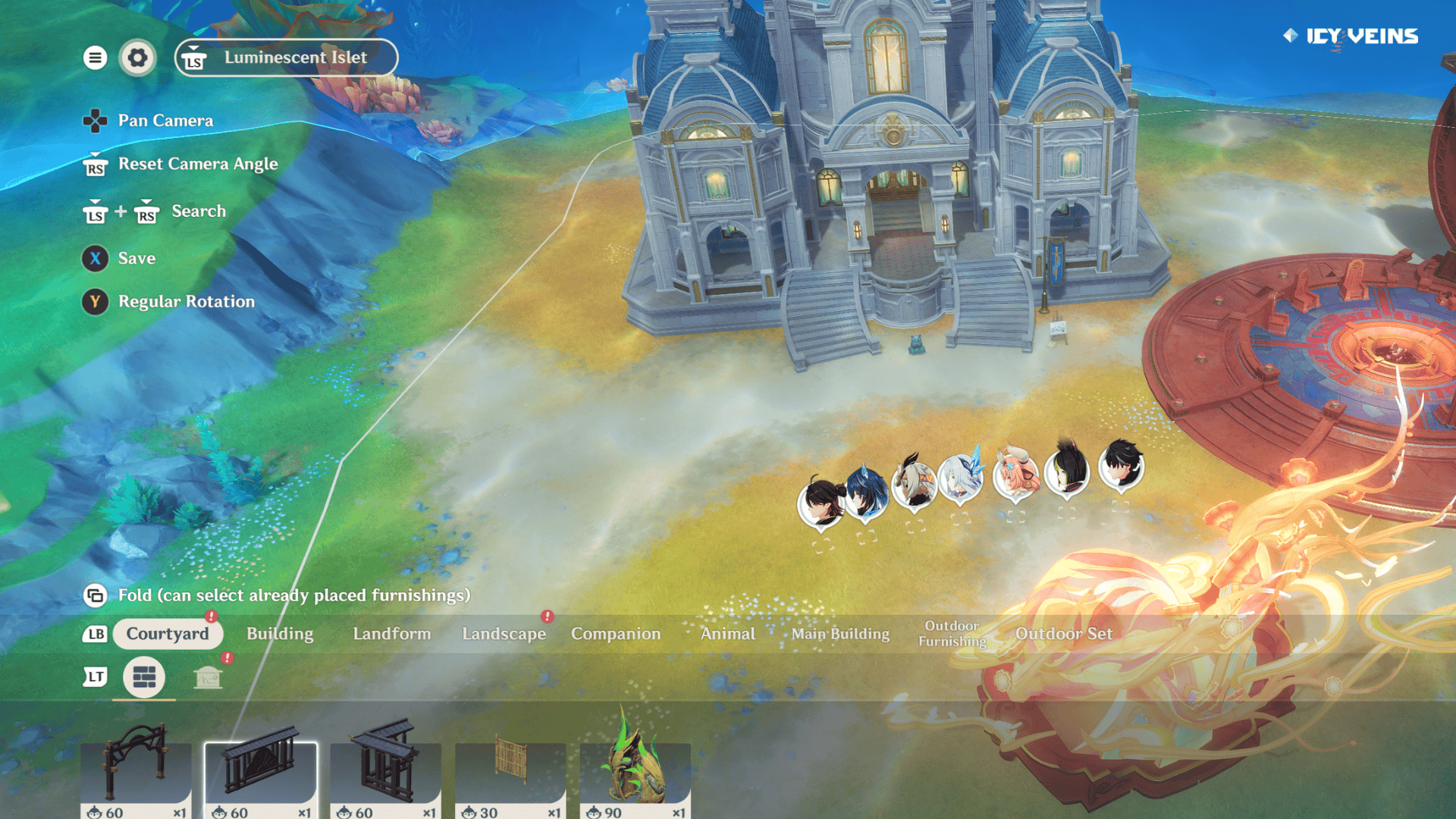Show the Animal category

(728, 634)
